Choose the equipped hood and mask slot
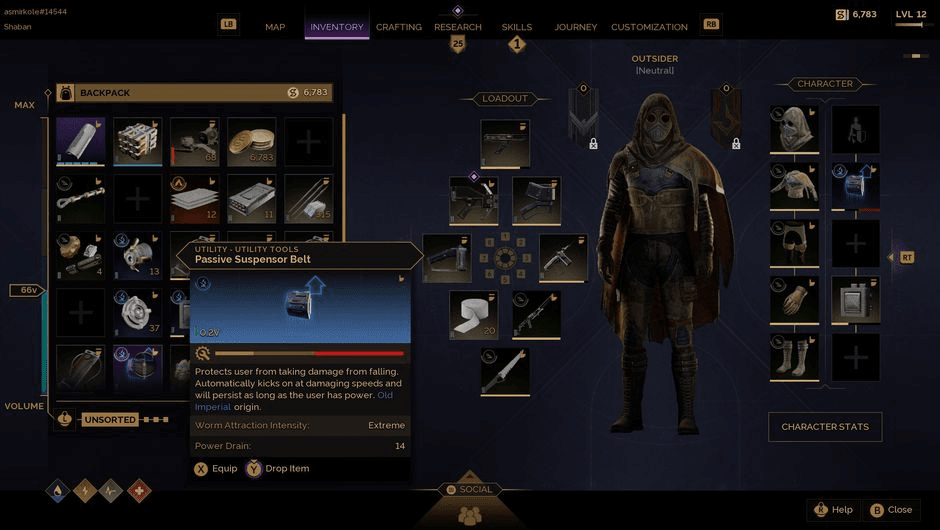This screenshot has width=940, height=530. coord(795,129)
